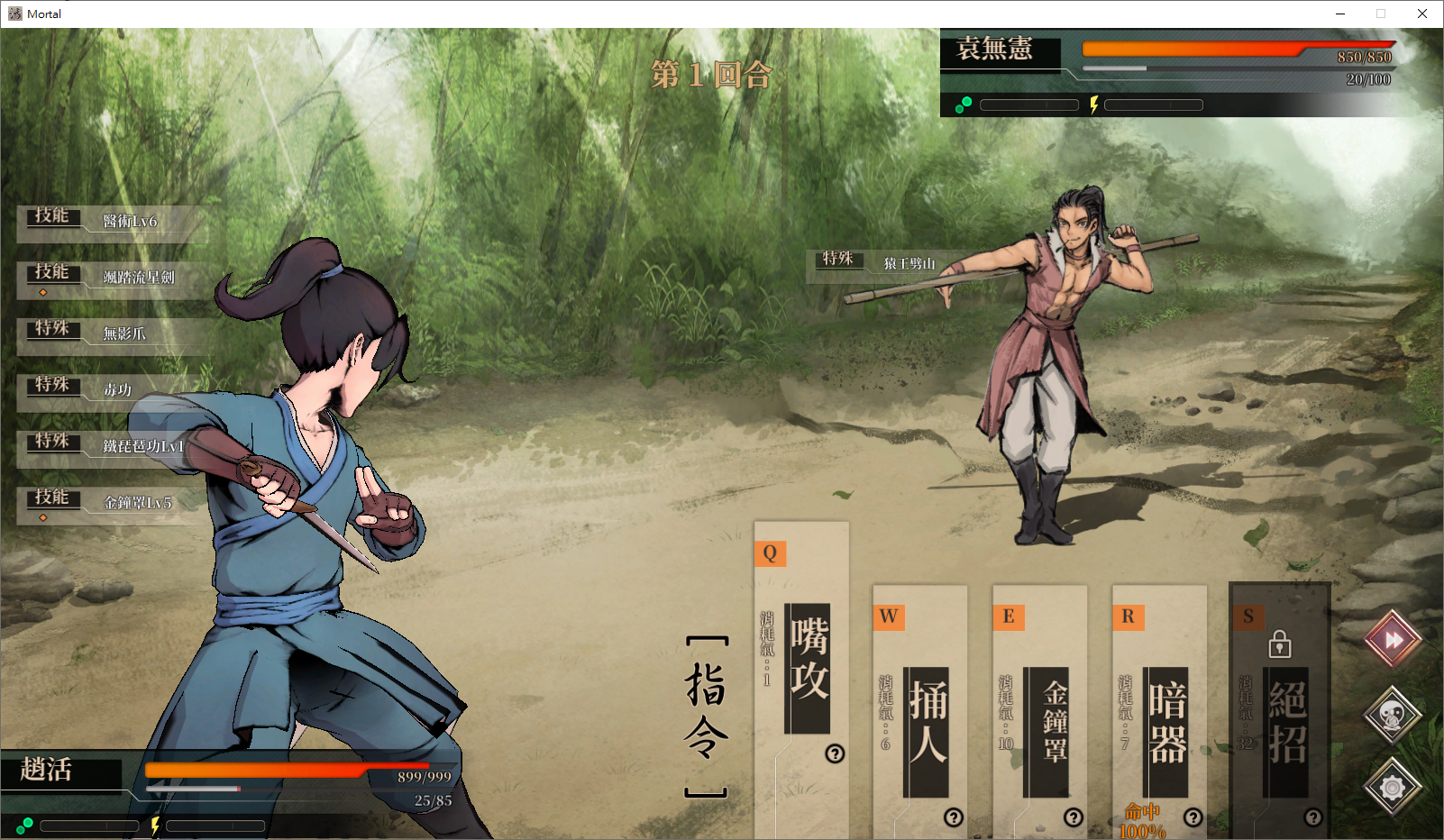Select the 醫術Lv6 skill entry
This screenshot has height=840, width=1444.
129,222
